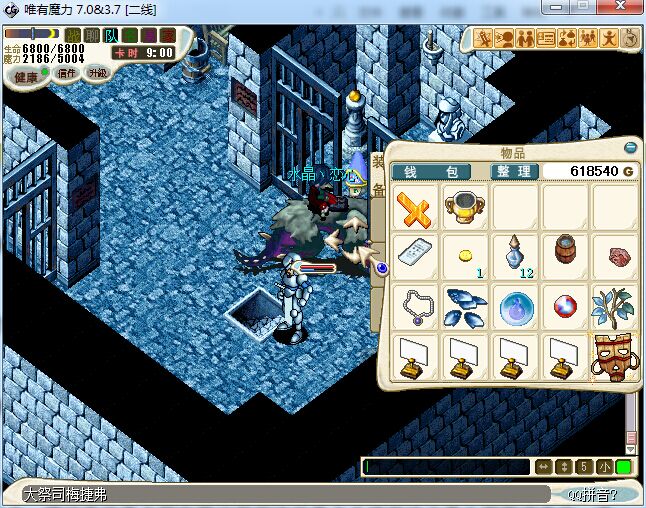Click the 升级 level-up button

pos(98,73)
